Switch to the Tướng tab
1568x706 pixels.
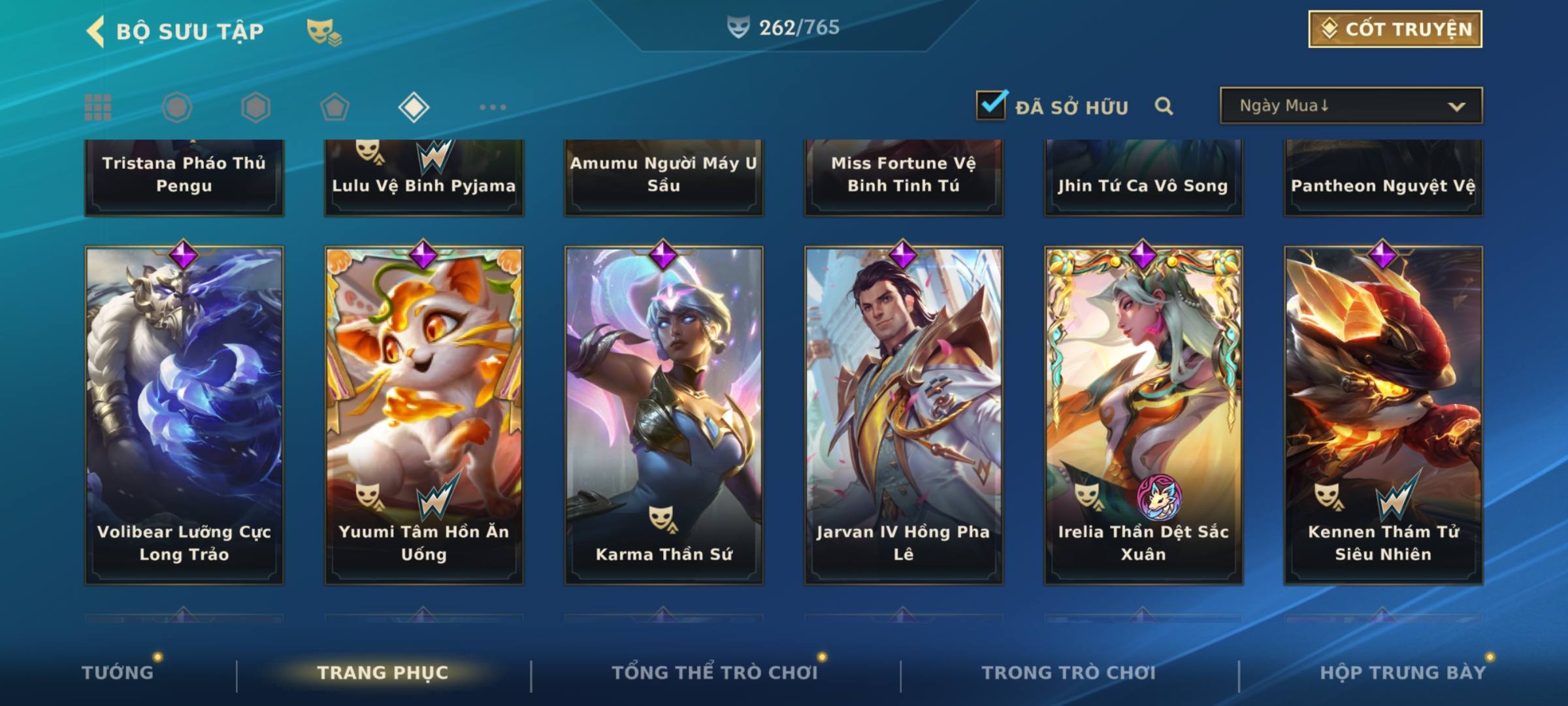pos(118,673)
